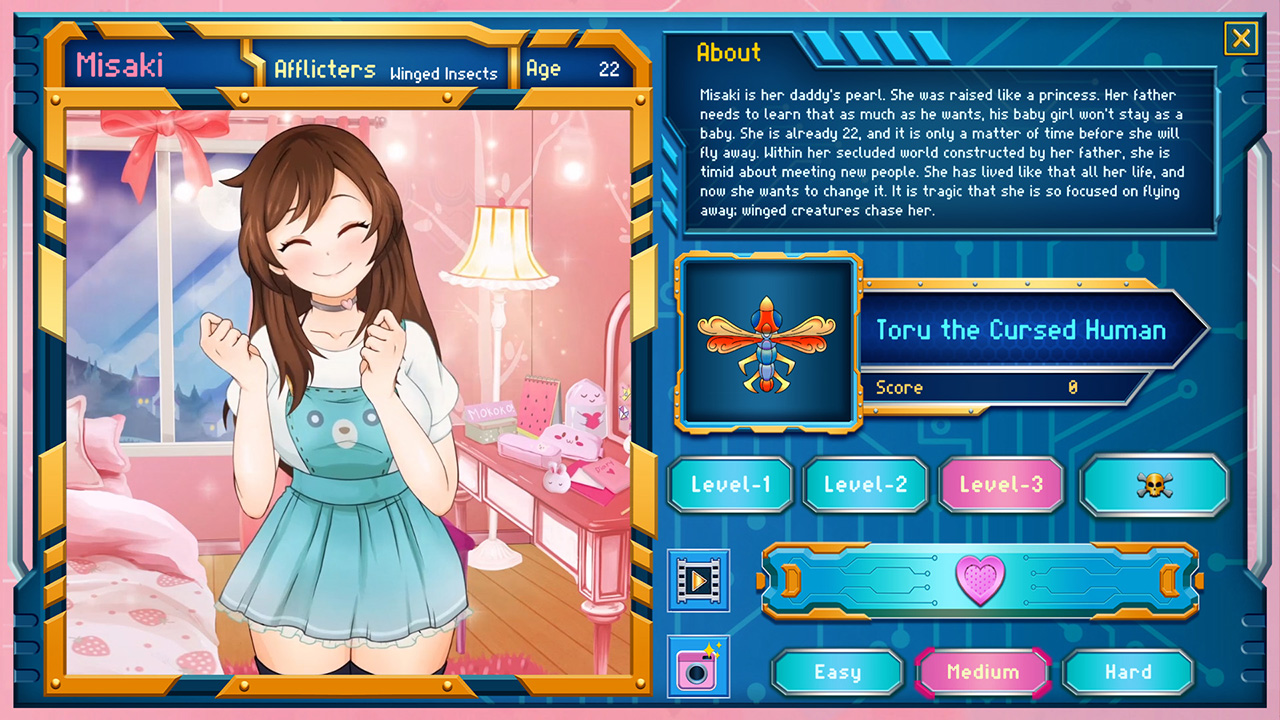Screen dimensions: 1280x720
Task: Click the winged insect afflicter portrait
Action: (x=767, y=344)
